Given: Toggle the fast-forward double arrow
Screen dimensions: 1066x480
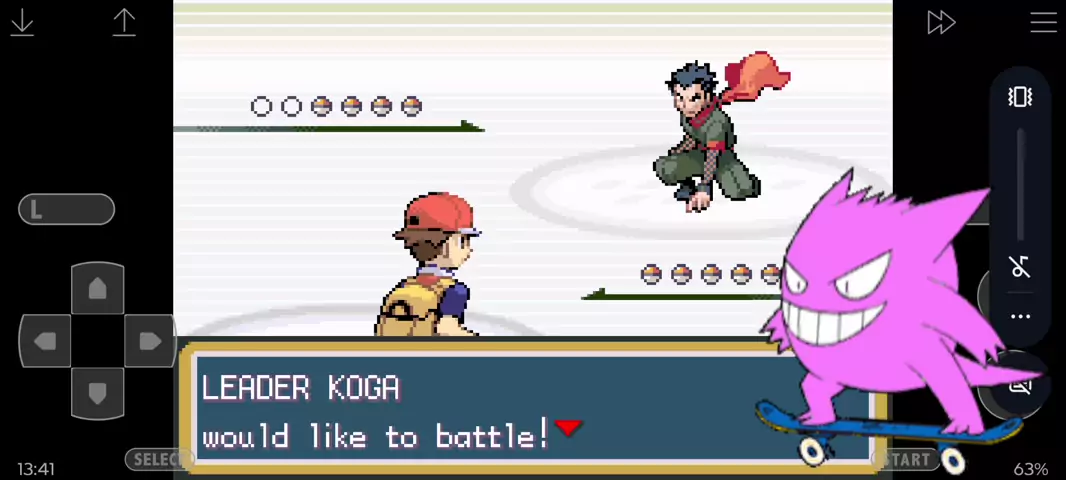Looking at the screenshot, I should pyautogui.click(x=941, y=22).
